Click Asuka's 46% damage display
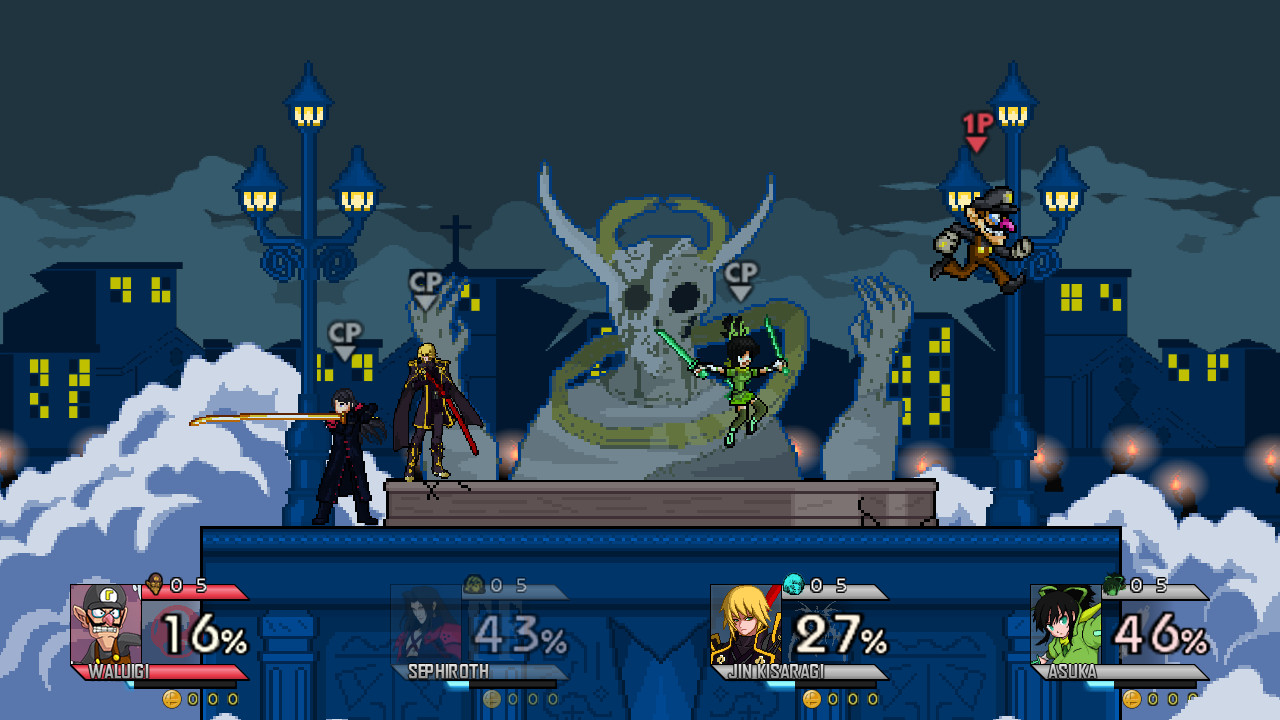The height and width of the screenshot is (720, 1280). click(x=1160, y=633)
